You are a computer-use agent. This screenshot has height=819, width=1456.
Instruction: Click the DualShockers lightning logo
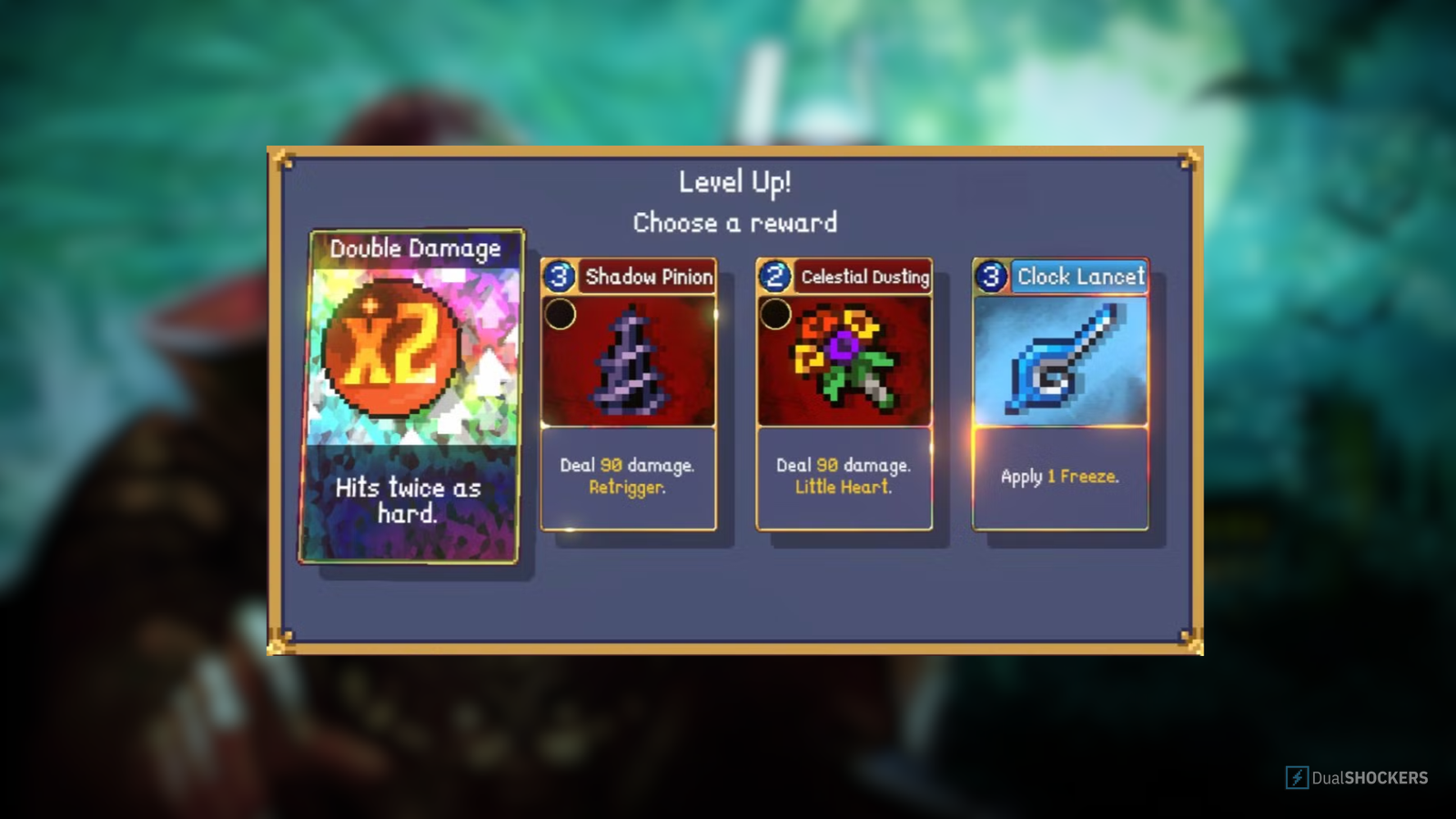(x=1296, y=778)
